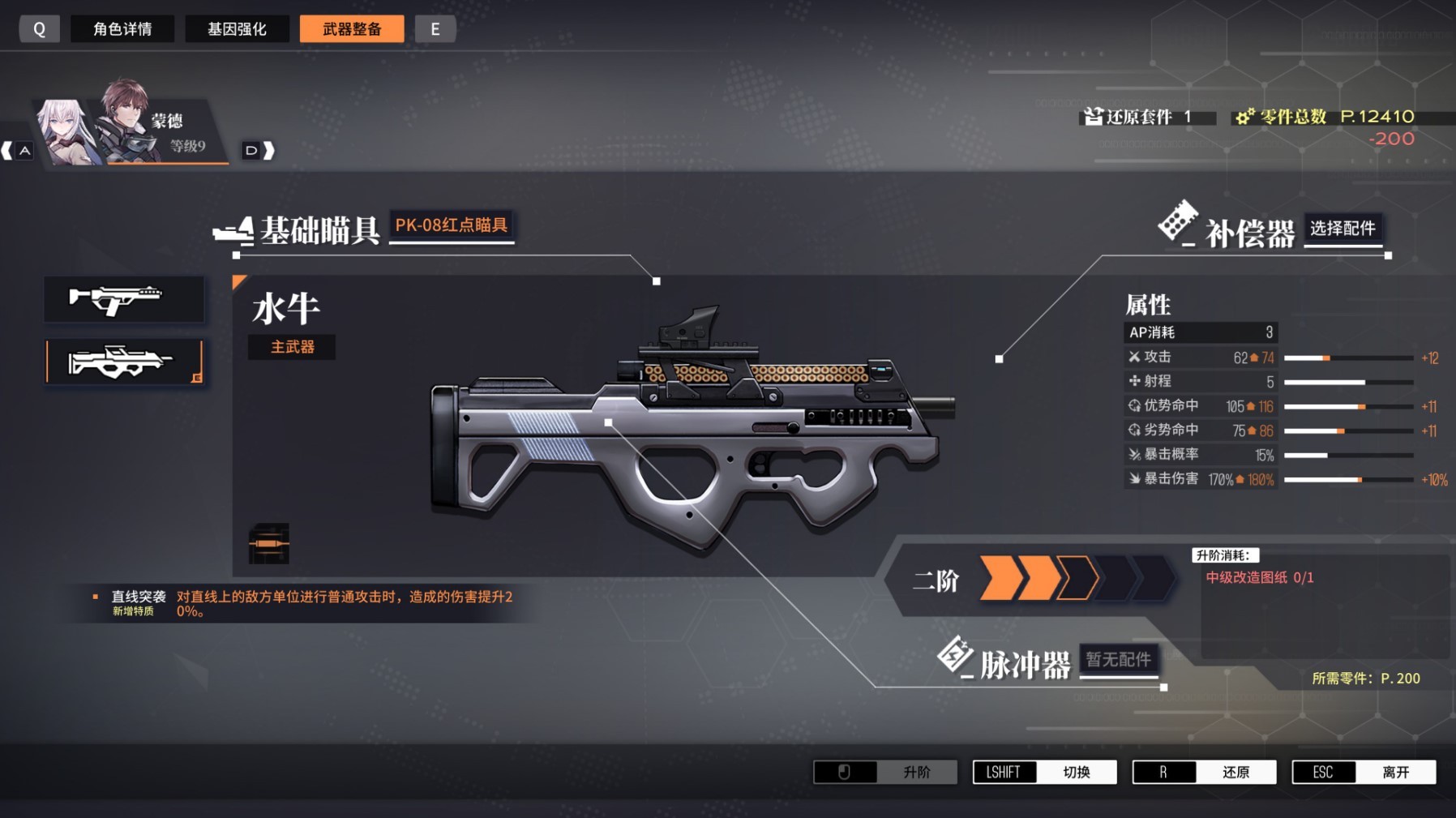Select the ammo icon below the weapon name
The height and width of the screenshot is (818, 1456).
(268, 543)
